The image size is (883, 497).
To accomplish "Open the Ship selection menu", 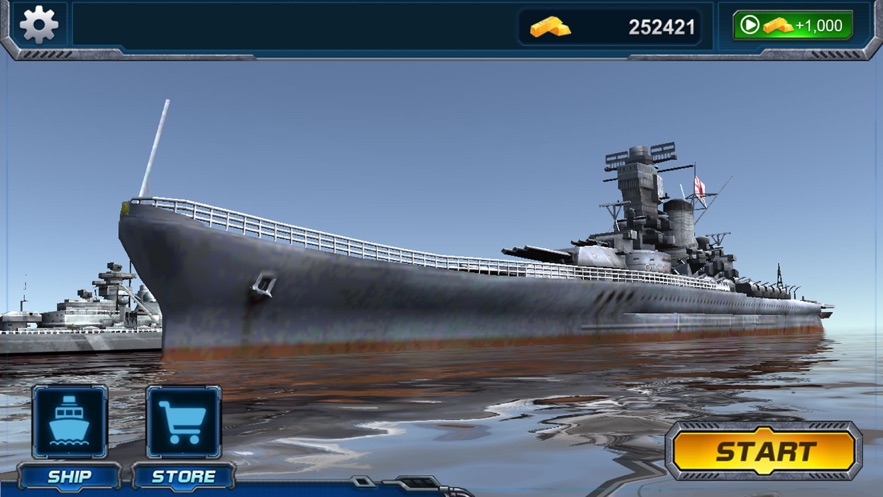I will point(69,423).
